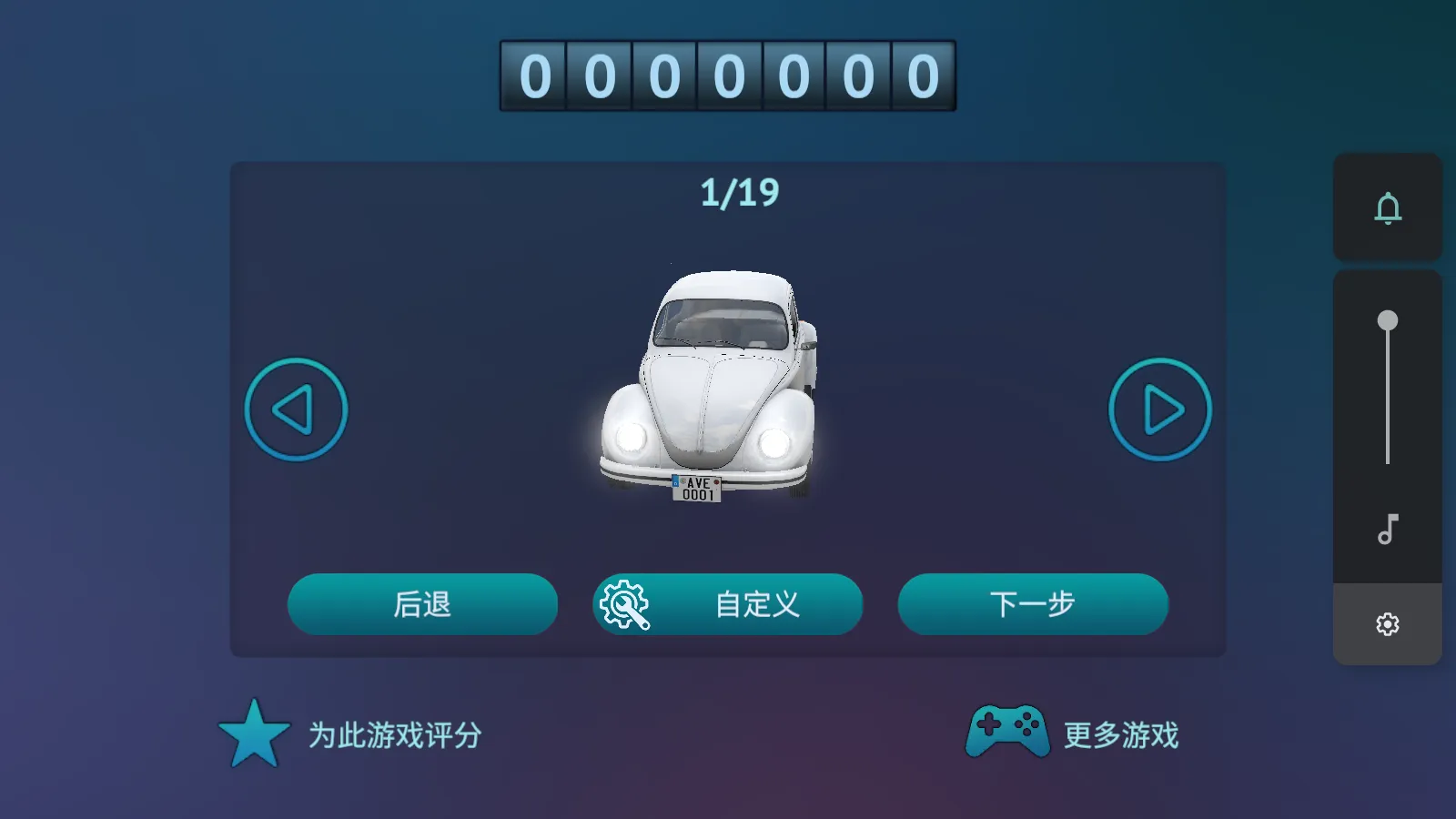
Task: Show the previous car with the left arrow
Action: click(x=294, y=409)
